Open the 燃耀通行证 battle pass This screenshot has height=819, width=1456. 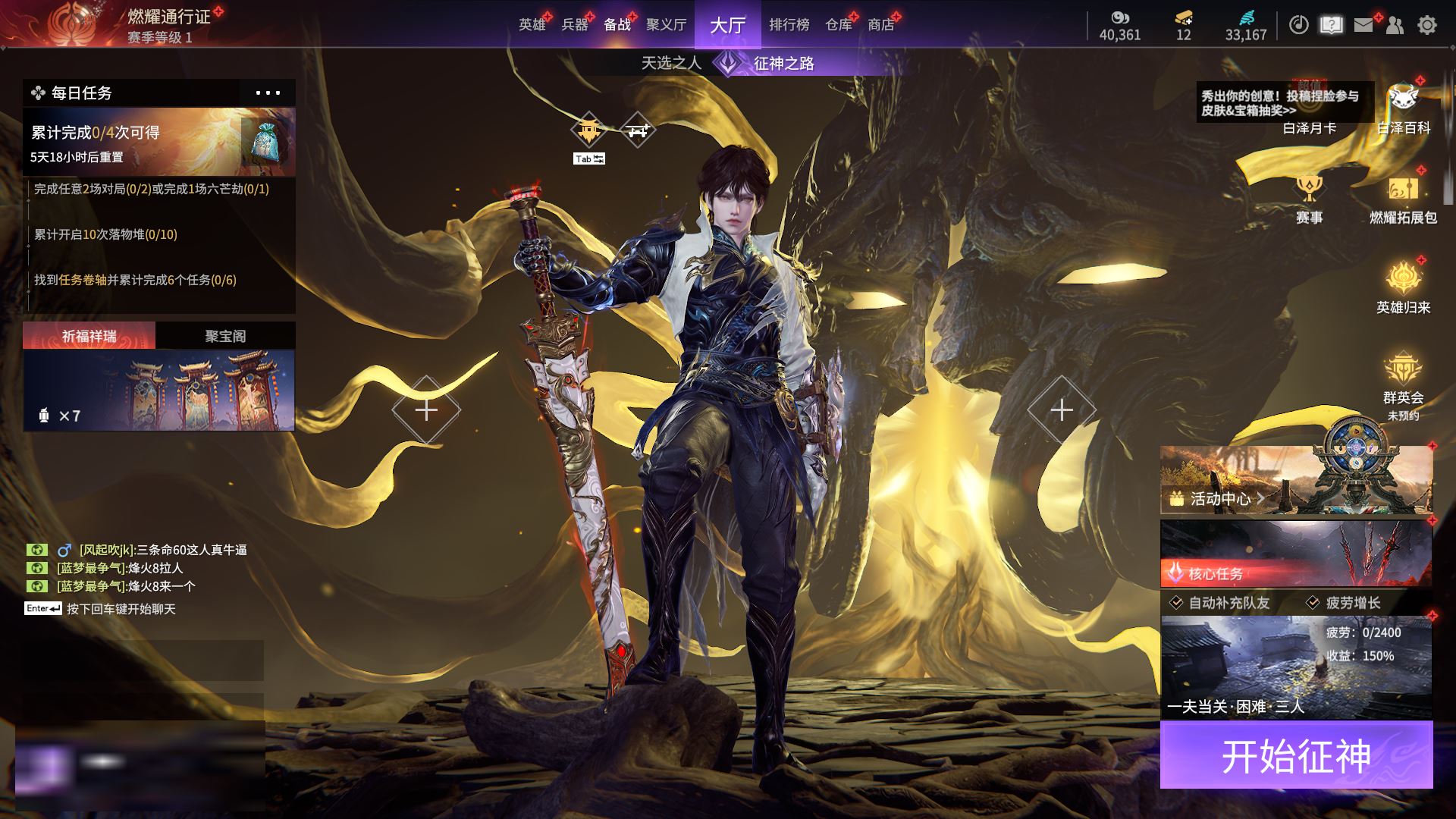coord(168,17)
